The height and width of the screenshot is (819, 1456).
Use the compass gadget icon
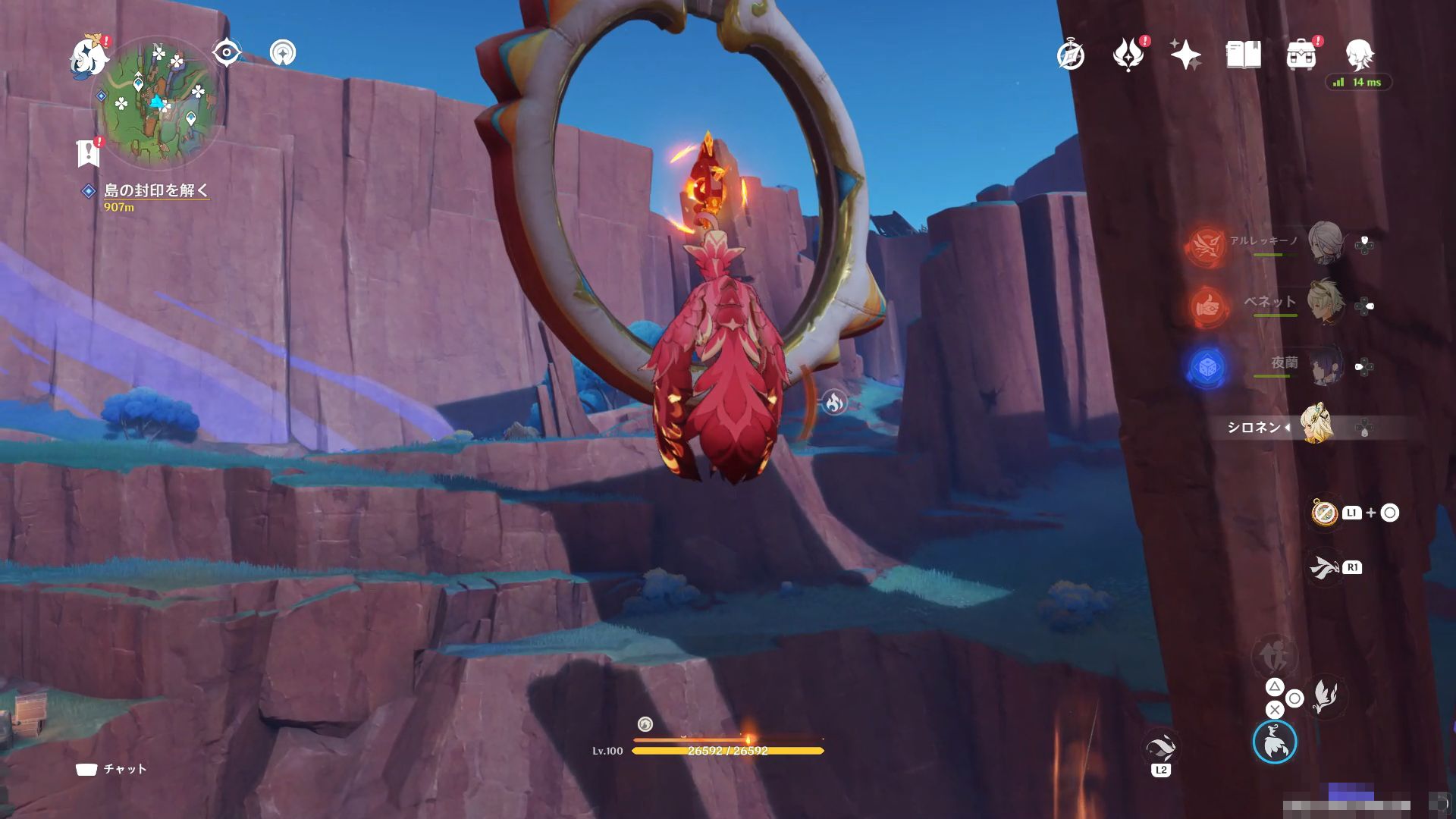(1325, 513)
